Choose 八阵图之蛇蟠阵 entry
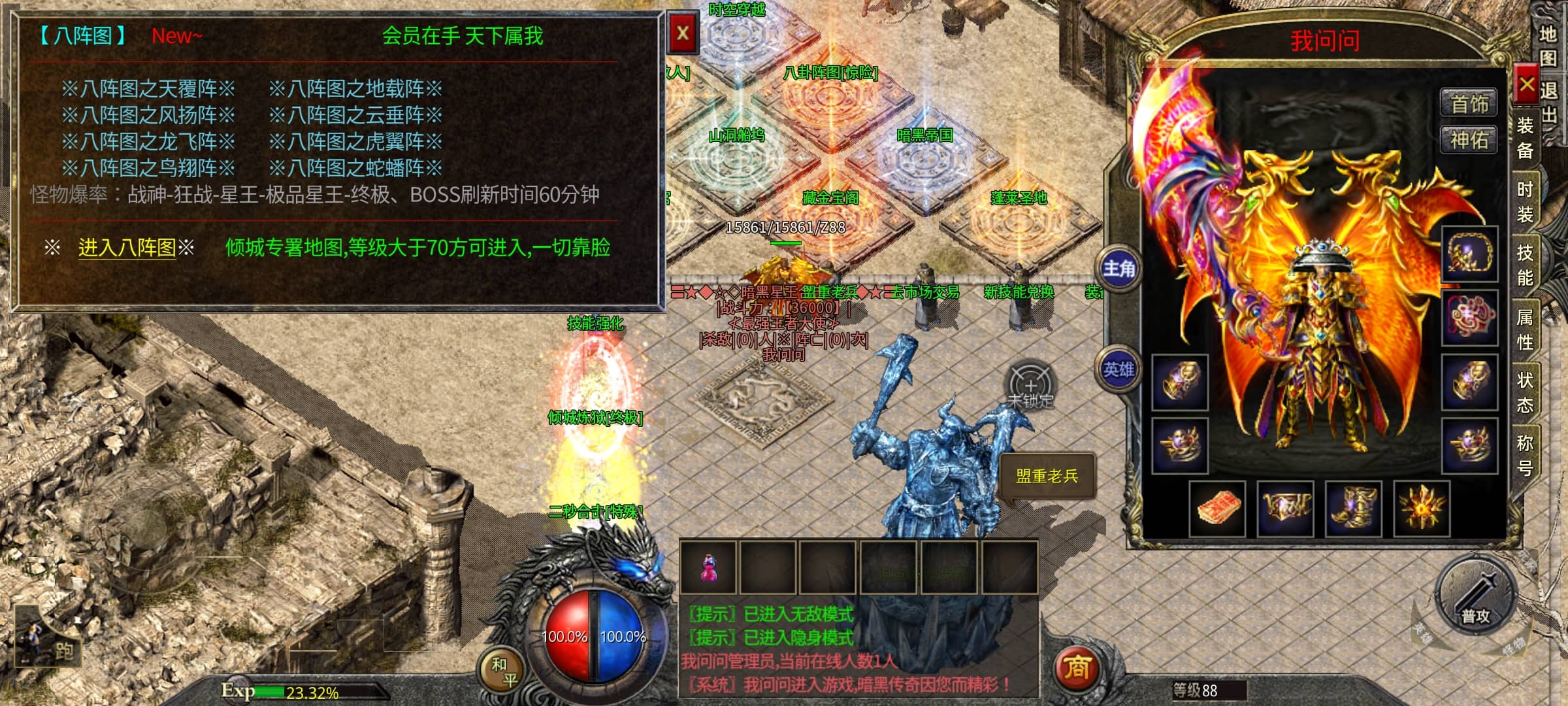Image resolution: width=1568 pixels, height=706 pixels. pos(355,169)
